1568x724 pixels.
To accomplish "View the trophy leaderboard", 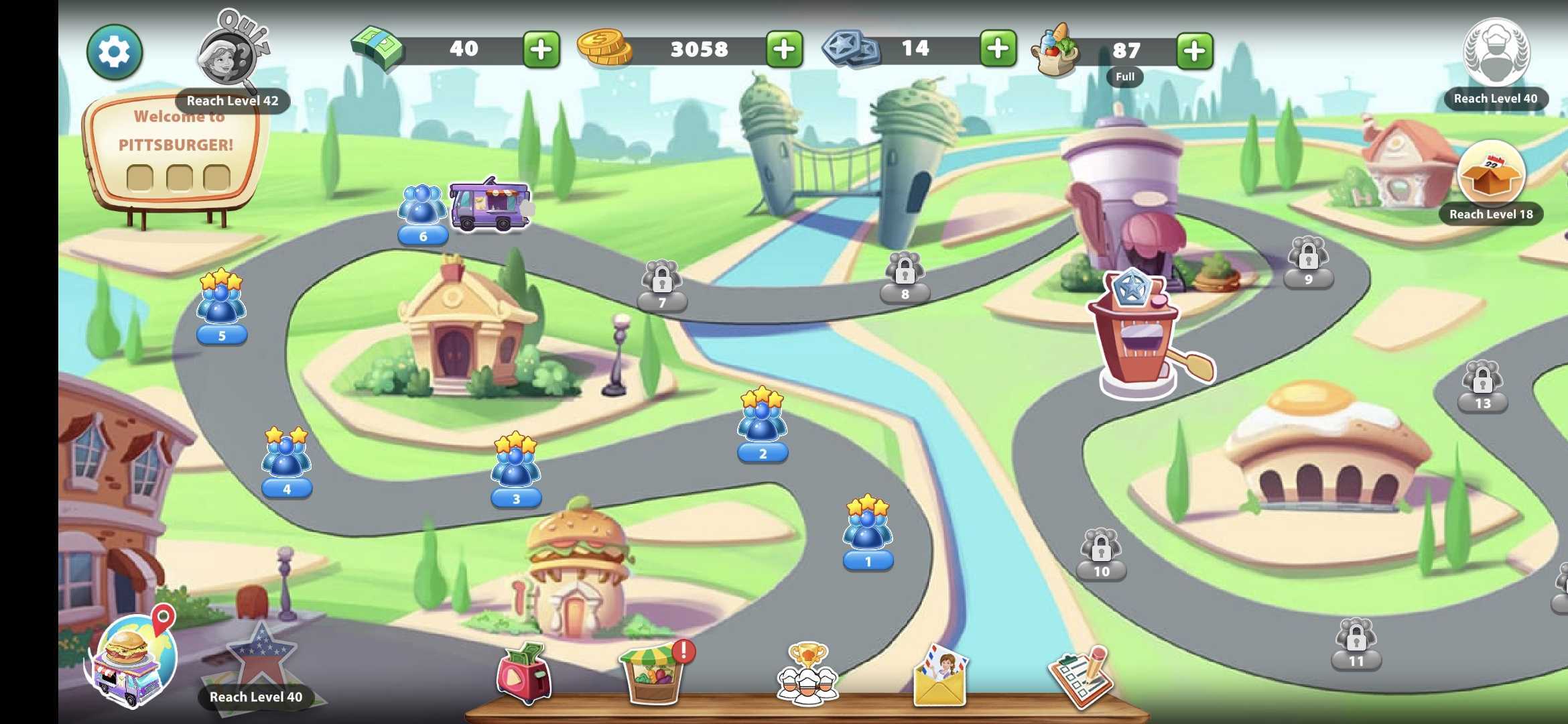I will [x=807, y=674].
